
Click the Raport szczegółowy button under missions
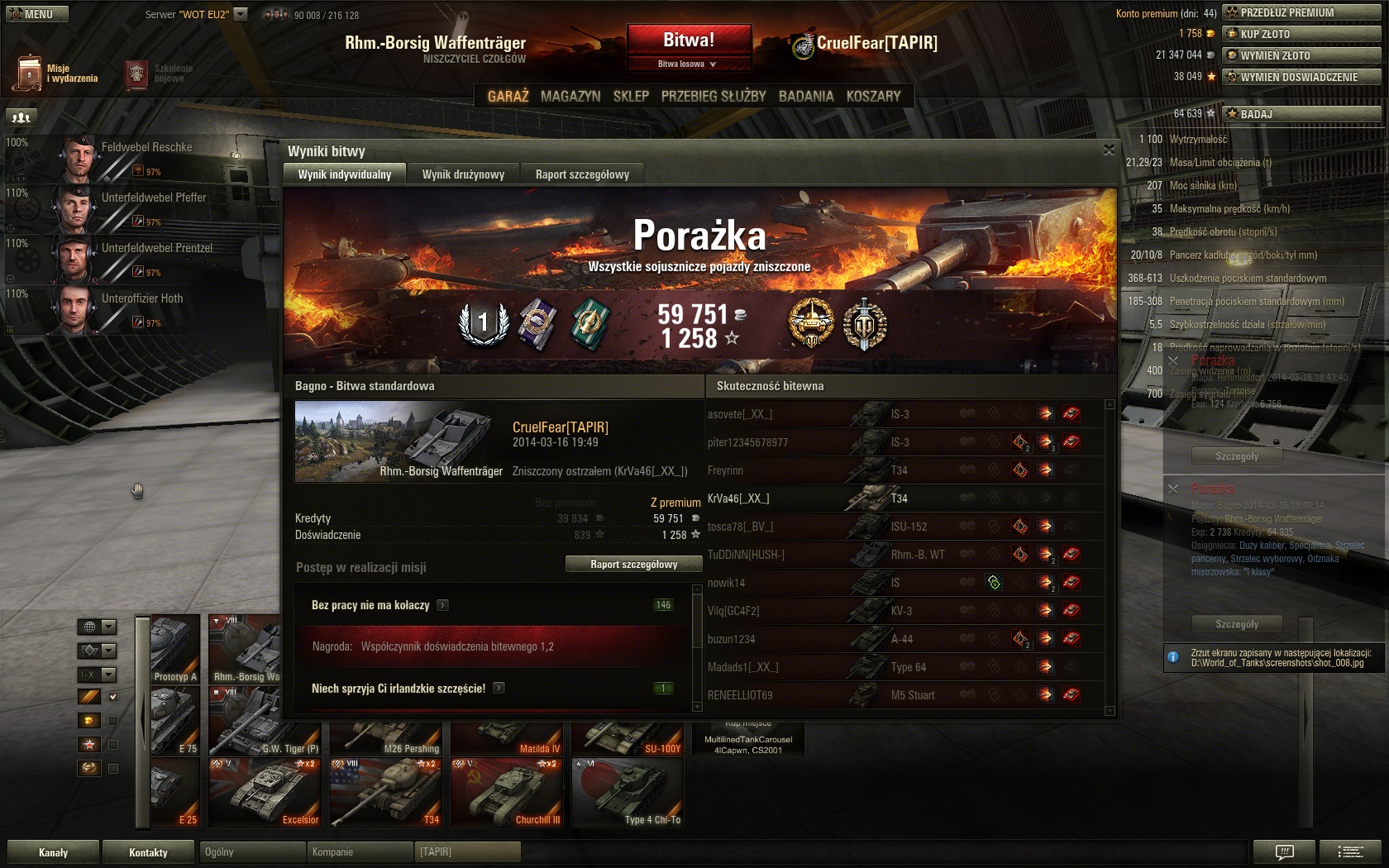coord(633,564)
